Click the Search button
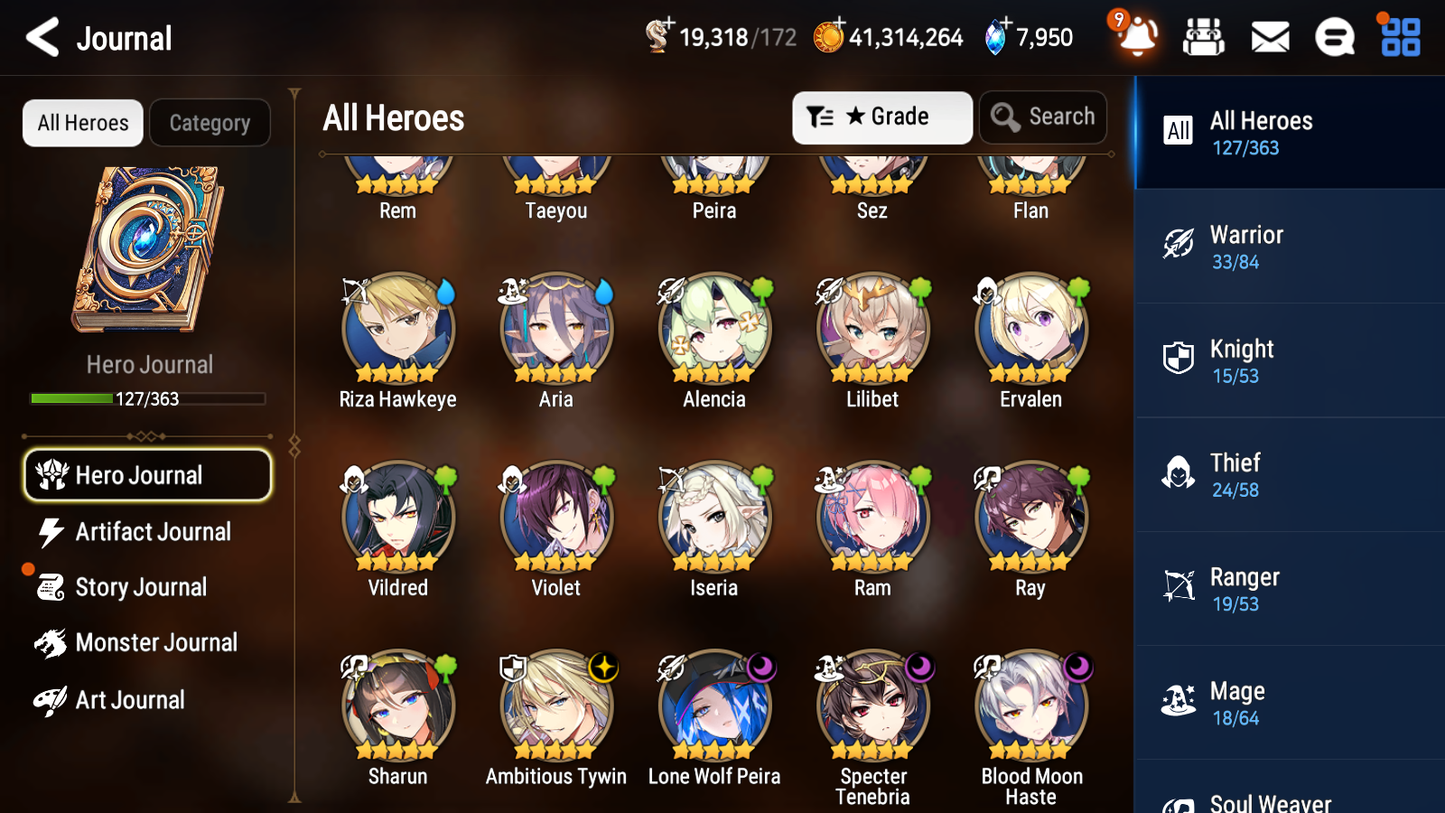1445x813 pixels. 1043,117
